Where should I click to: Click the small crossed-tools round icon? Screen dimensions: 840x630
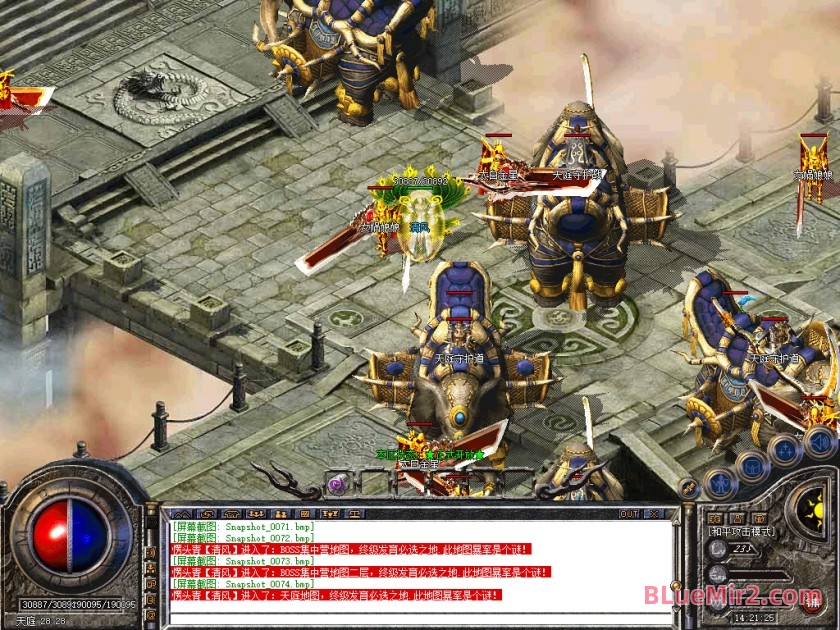click(689, 488)
